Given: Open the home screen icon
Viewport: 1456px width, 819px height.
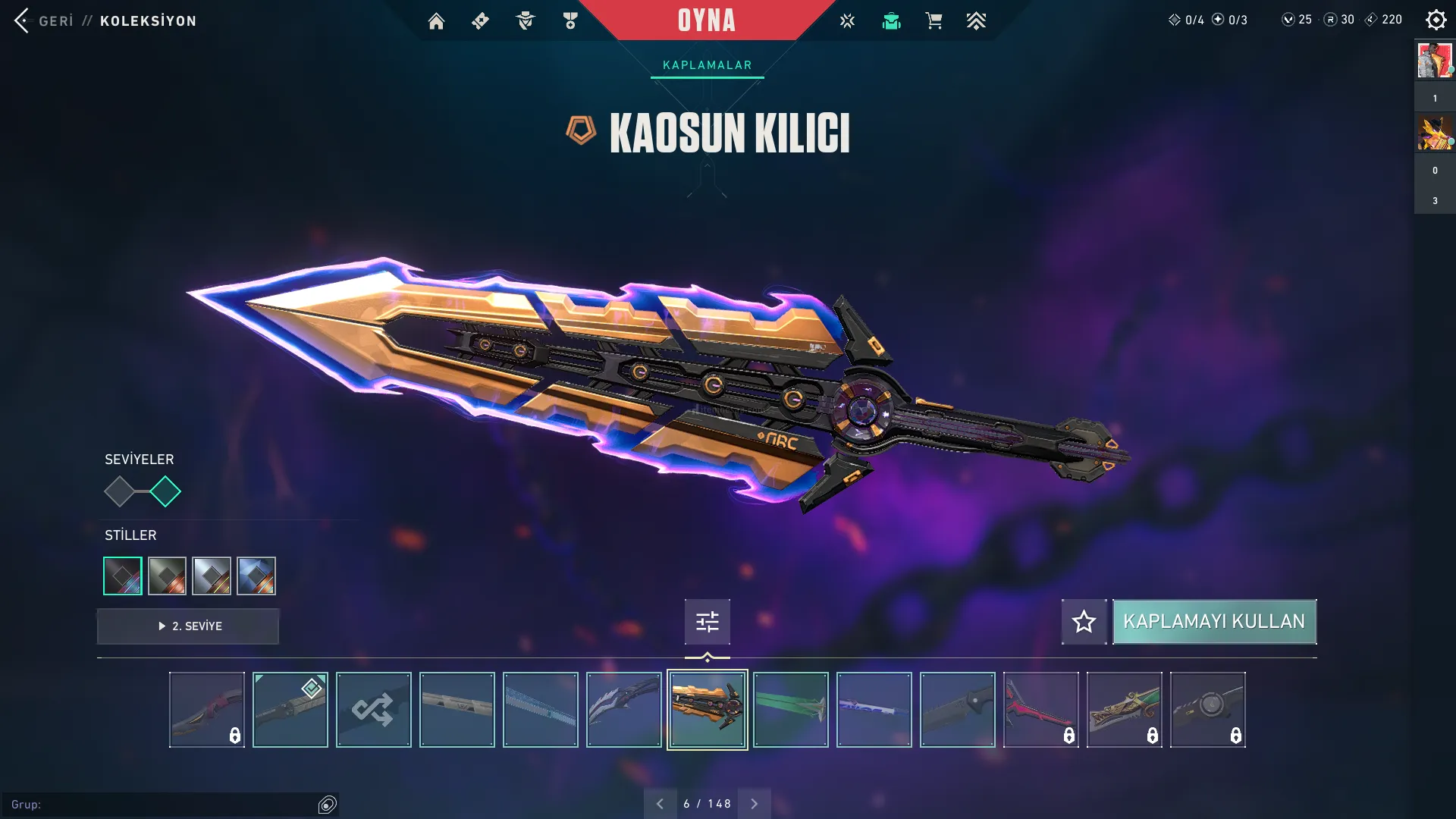Looking at the screenshot, I should [436, 21].
